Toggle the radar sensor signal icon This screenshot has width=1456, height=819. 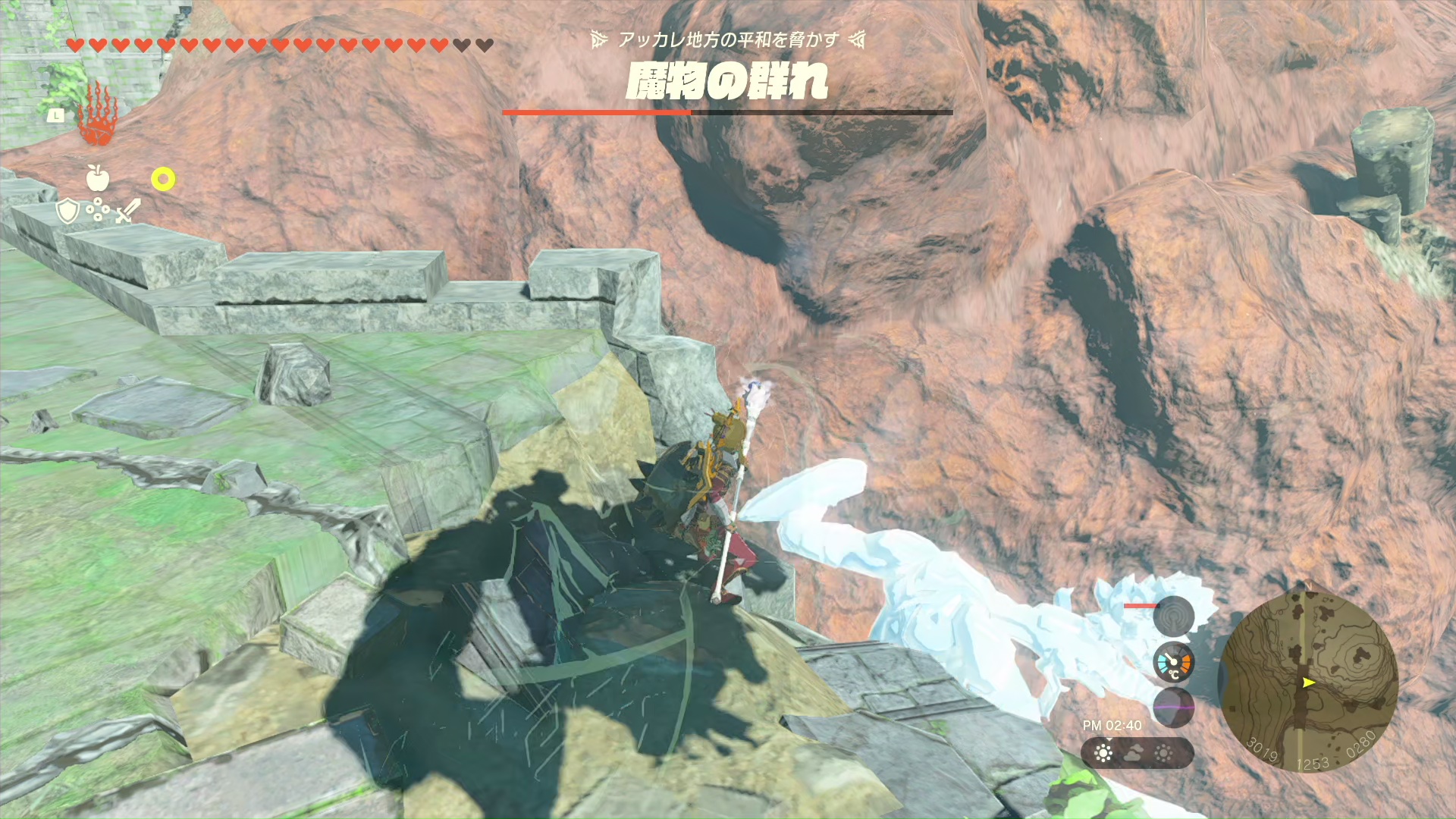(x=1173, y=616)
